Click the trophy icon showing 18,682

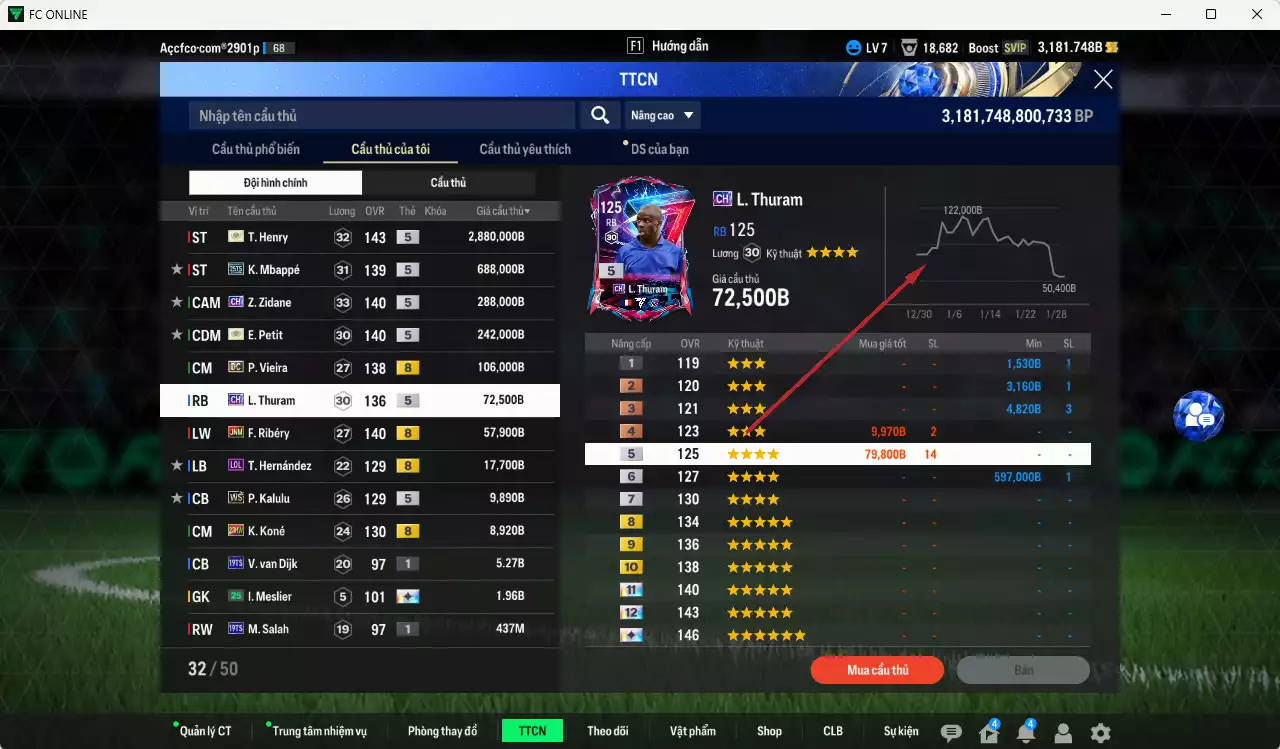[x=909, y=47]
